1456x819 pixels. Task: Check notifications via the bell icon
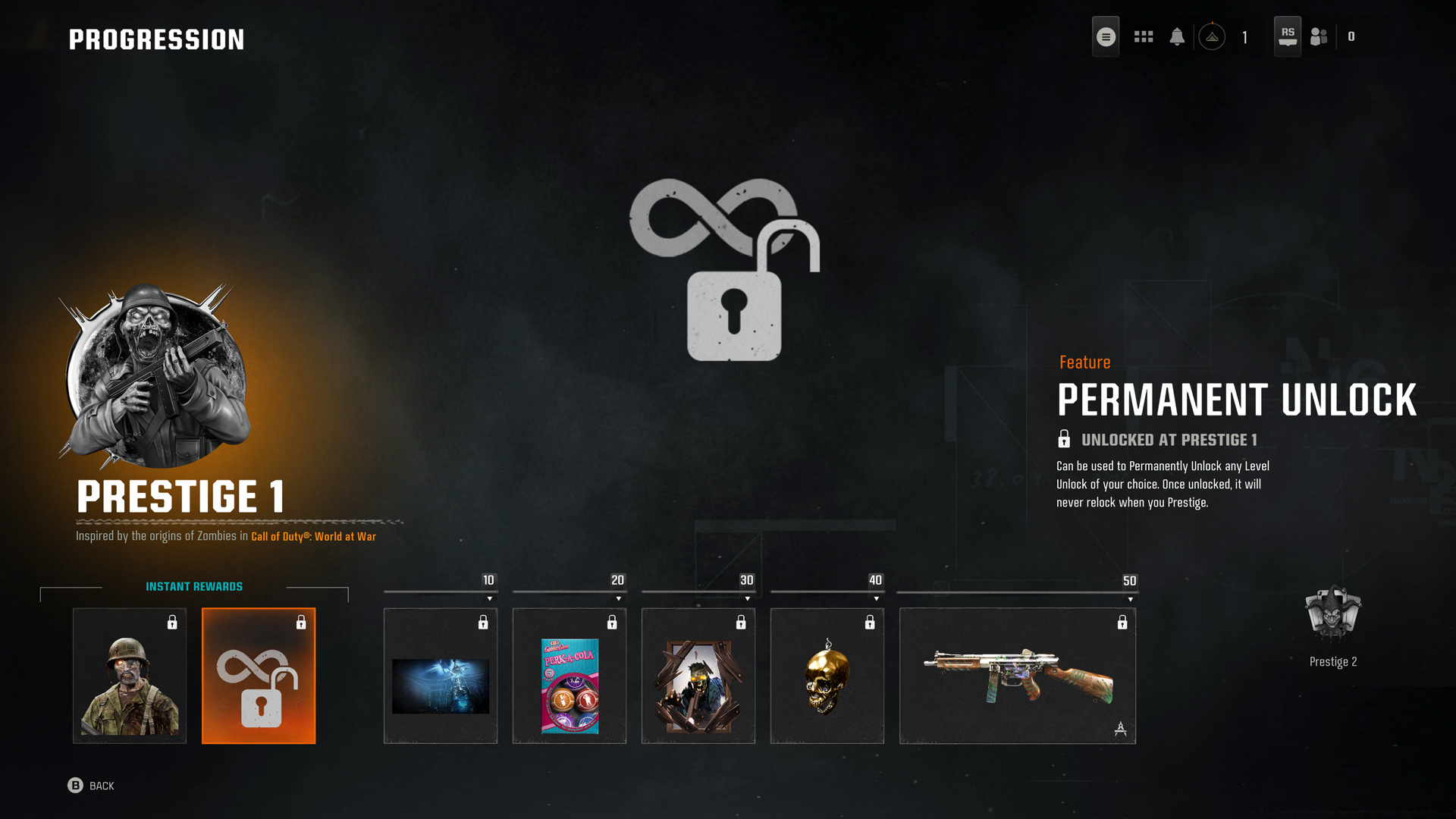pyautogui.click(x=1178, y=36)
